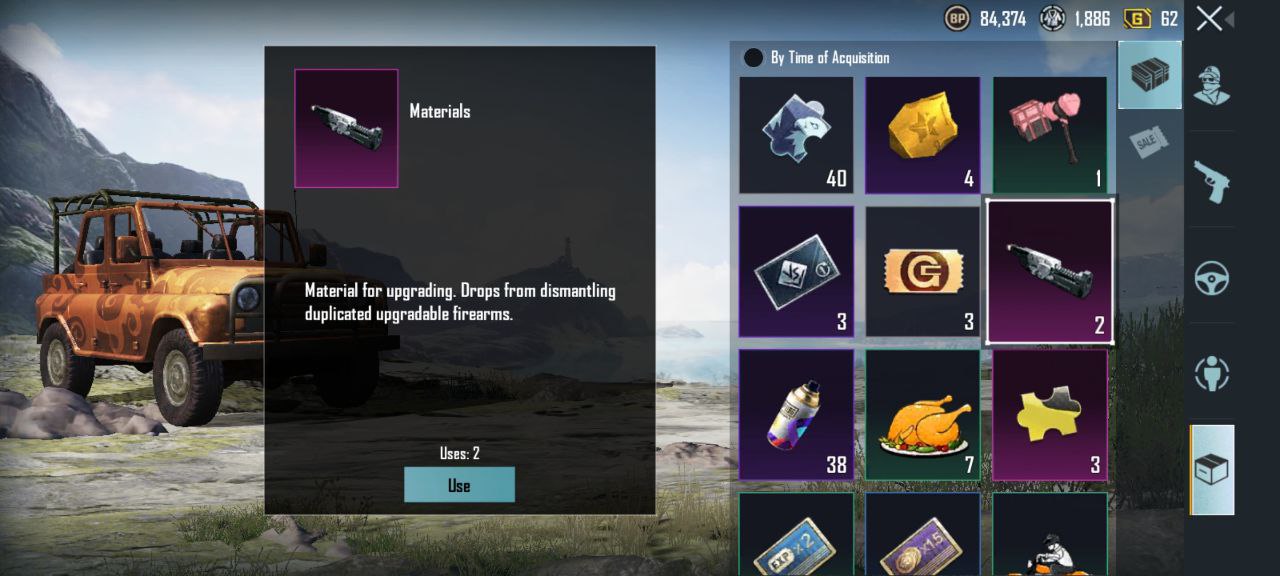
Task: Switch to the pistol weapons category
Action: click(1211, 181)
